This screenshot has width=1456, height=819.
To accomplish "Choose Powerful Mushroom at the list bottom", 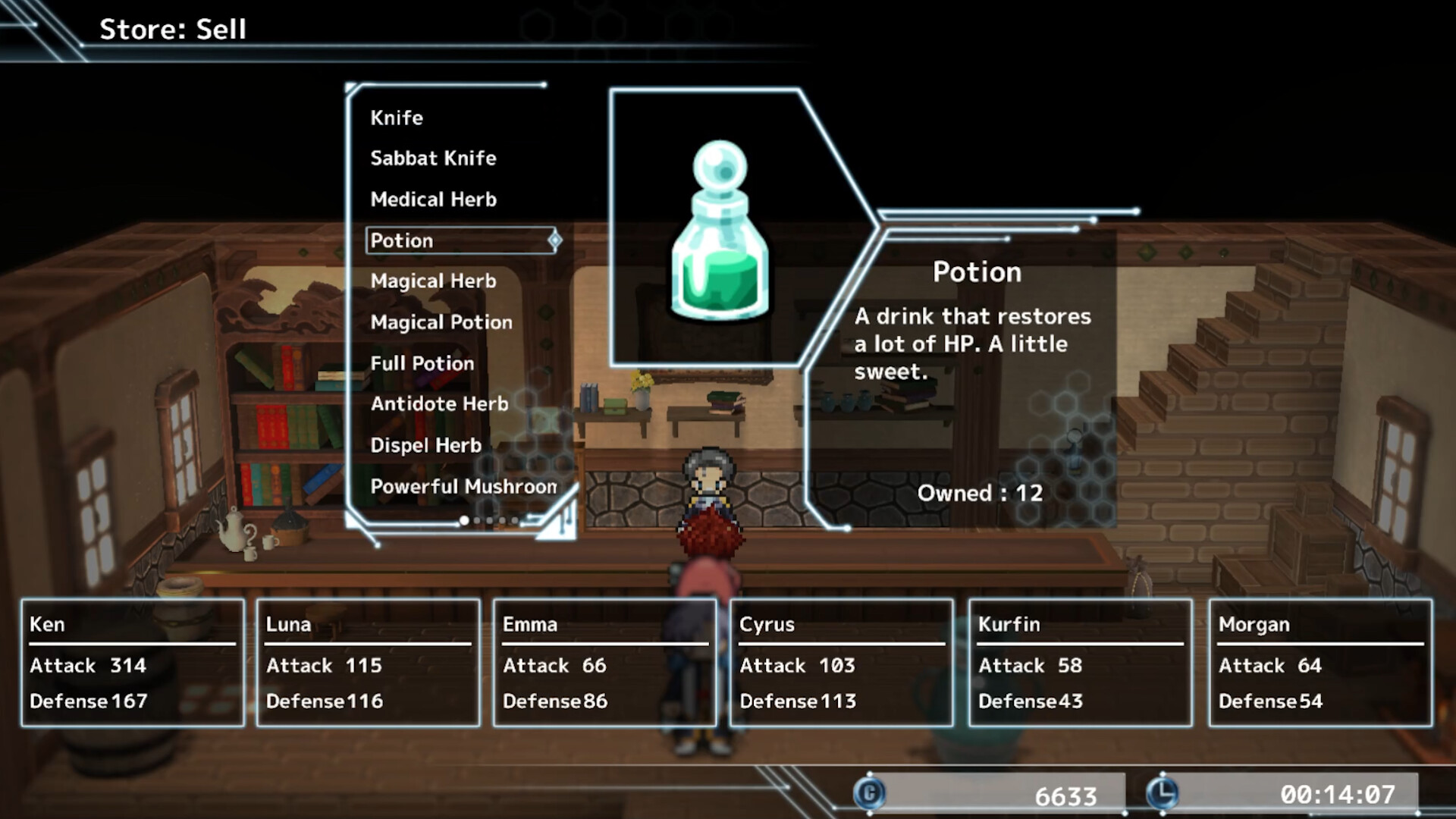I will 463,487.
